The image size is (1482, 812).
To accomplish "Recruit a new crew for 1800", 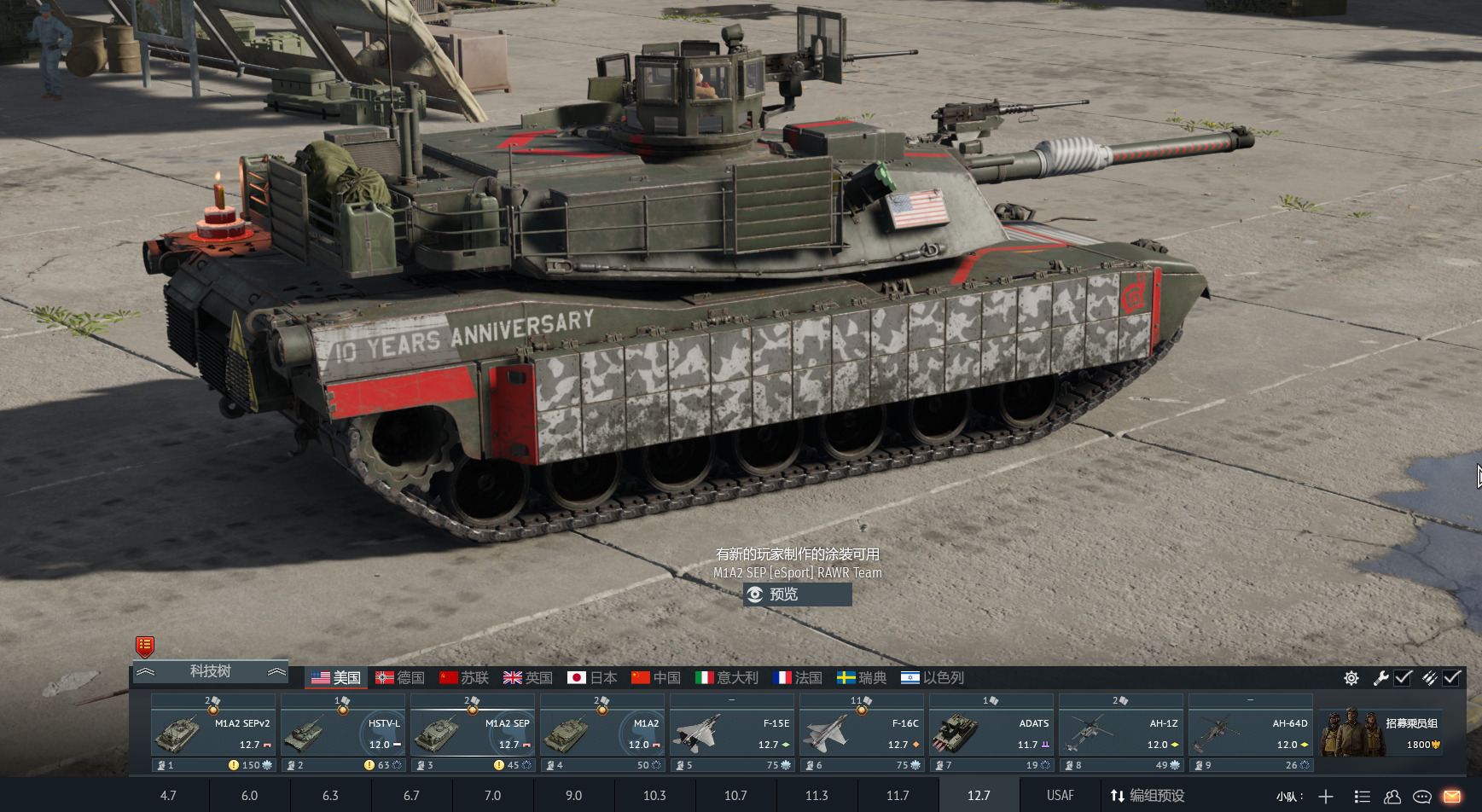I will 1381,734.
